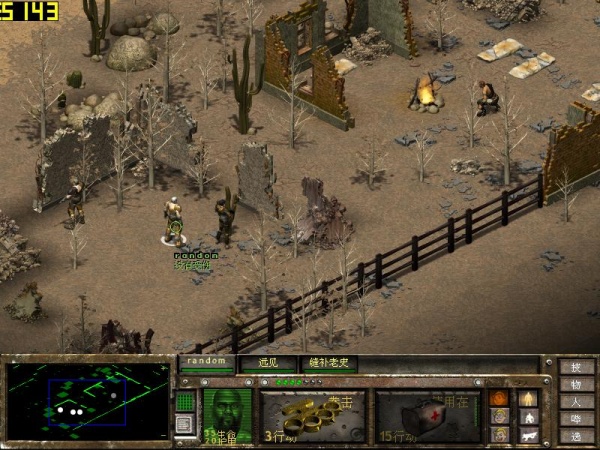Set stance to crouching figure icon
This screenshot has height=450, width=600.
click(x=527, y=416)
